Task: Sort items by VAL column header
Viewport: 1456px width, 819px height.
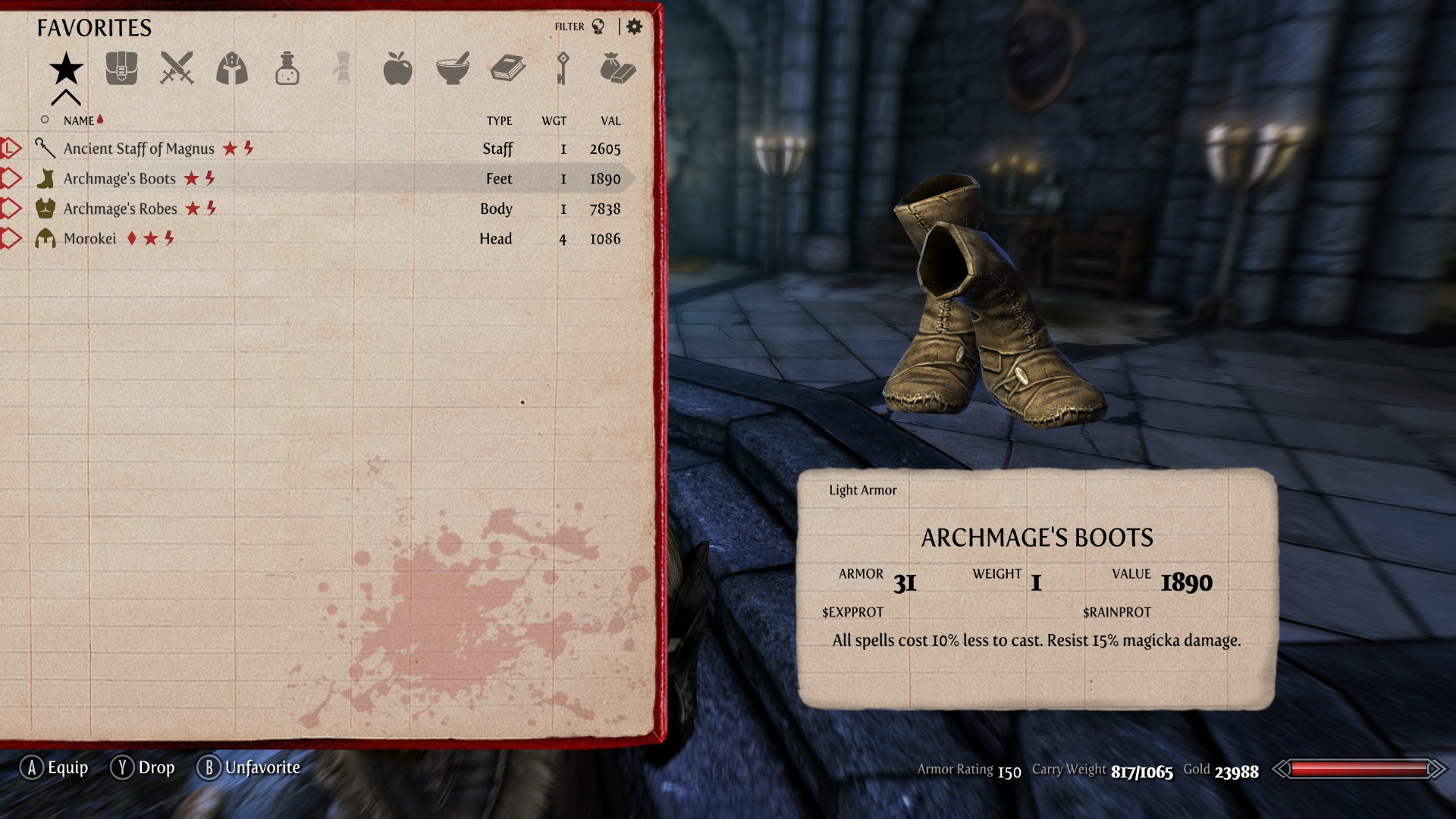Action: click(x=610, y=121)
